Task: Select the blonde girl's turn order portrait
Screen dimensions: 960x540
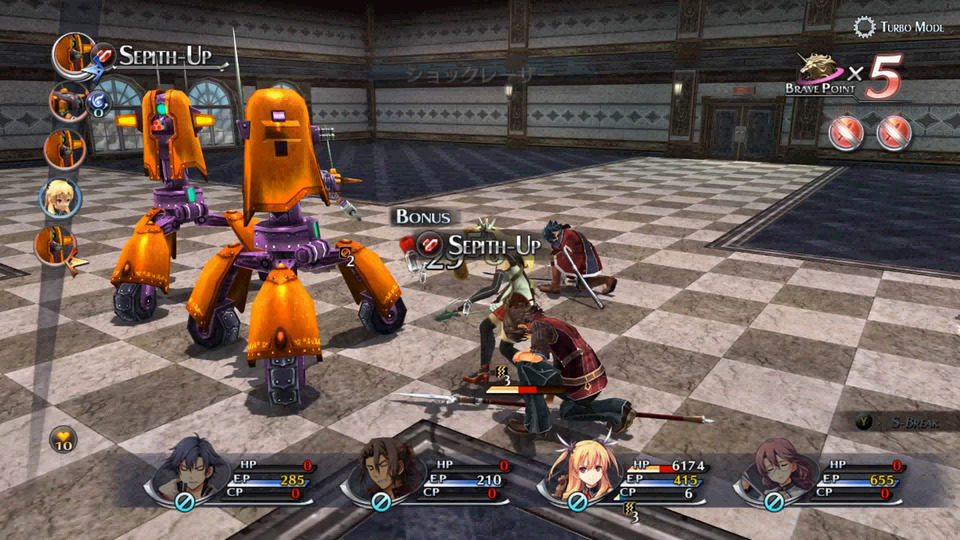Action: click(x=60, y=198)
